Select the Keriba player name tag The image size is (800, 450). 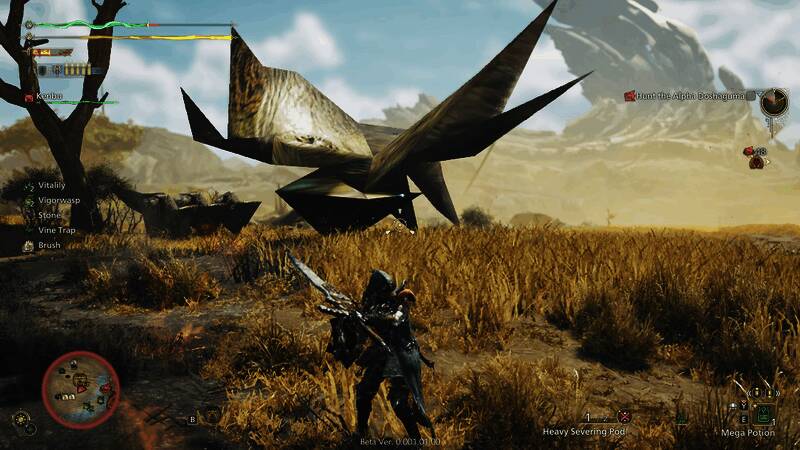(50, 96)
